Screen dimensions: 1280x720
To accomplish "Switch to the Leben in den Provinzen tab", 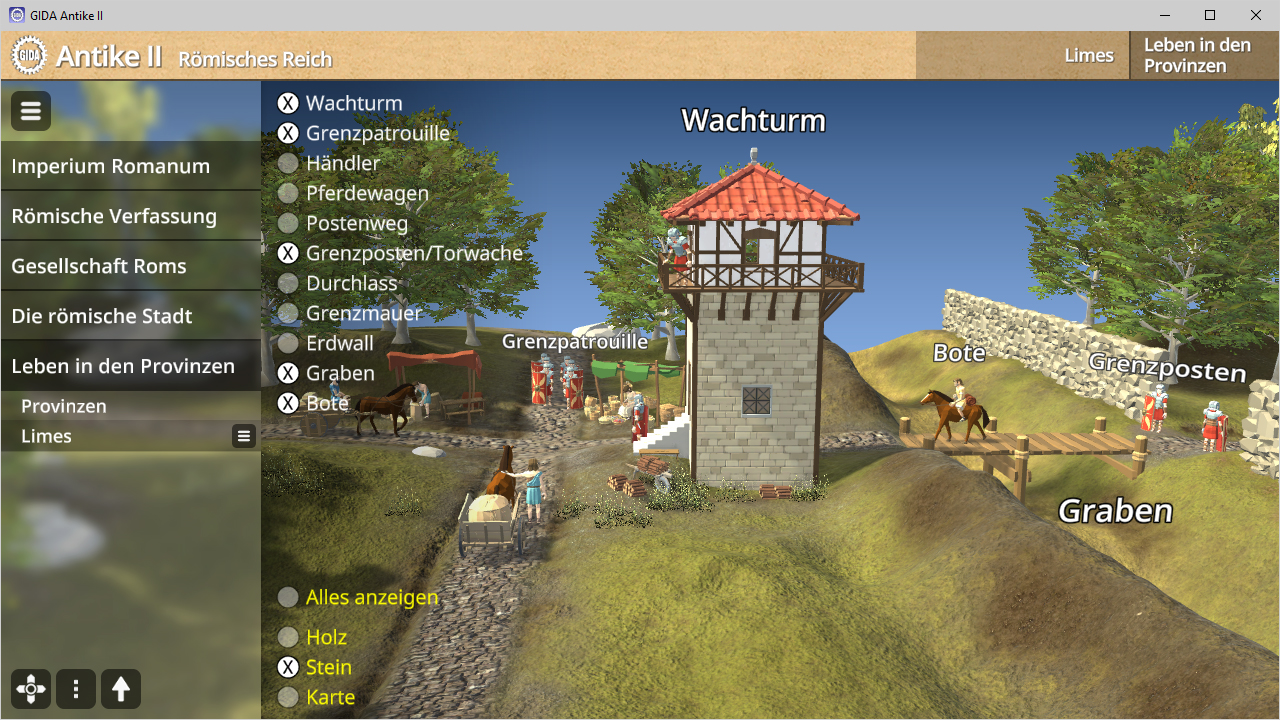I will [1197, 55].
